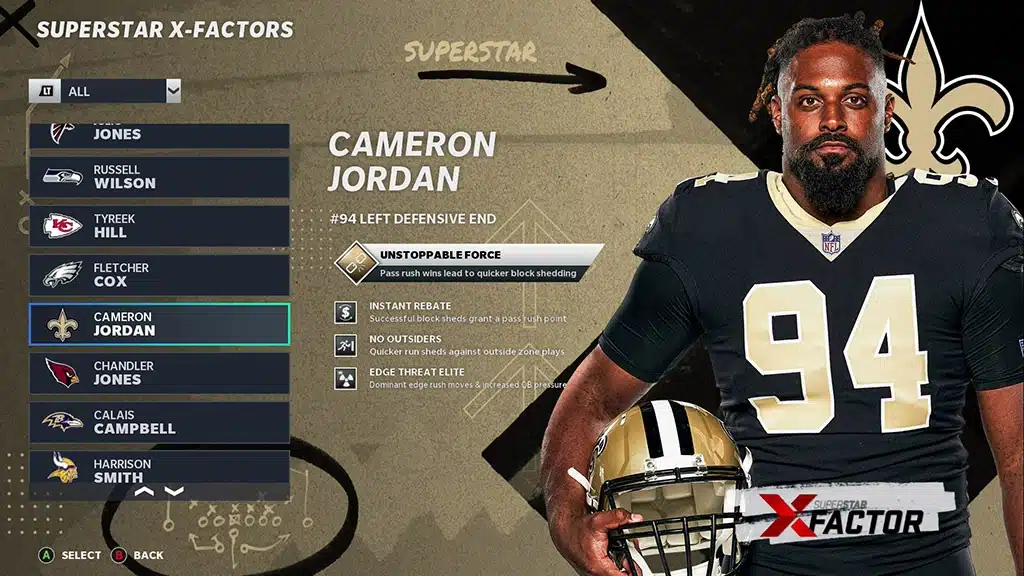Select Chandler Jones from the list

(x=160, y=373)
